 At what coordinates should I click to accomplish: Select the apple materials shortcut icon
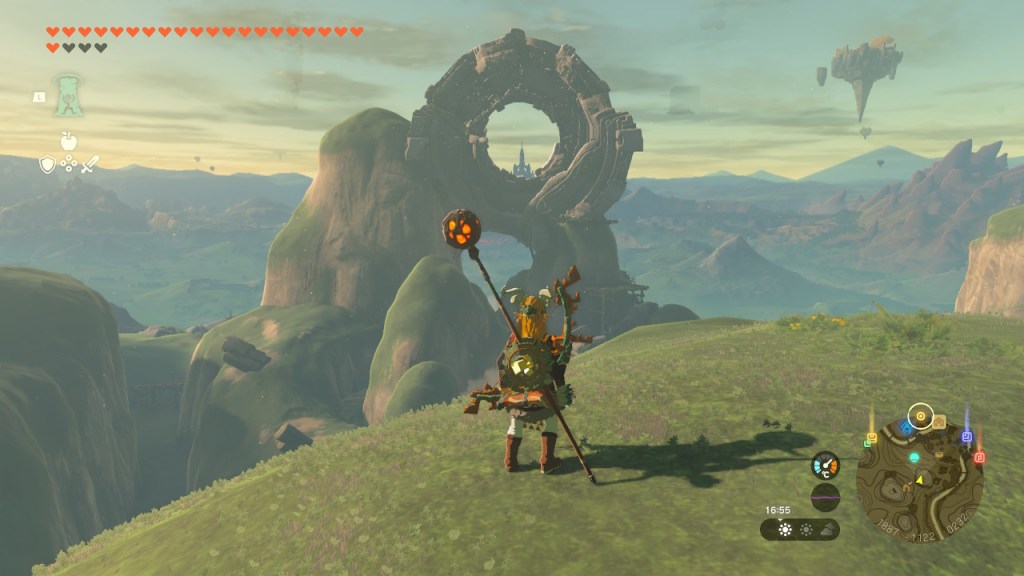[x=69, y=140]
